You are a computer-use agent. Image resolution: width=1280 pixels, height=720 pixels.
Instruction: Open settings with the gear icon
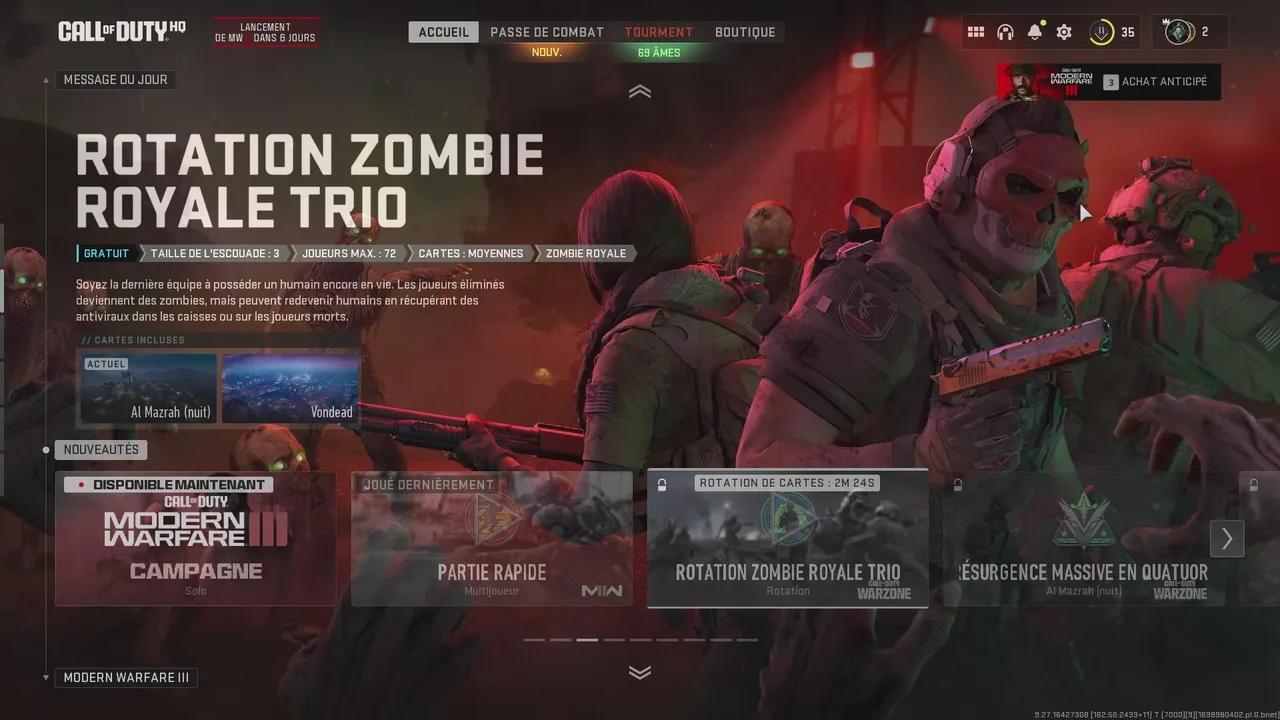point(1062,31)
